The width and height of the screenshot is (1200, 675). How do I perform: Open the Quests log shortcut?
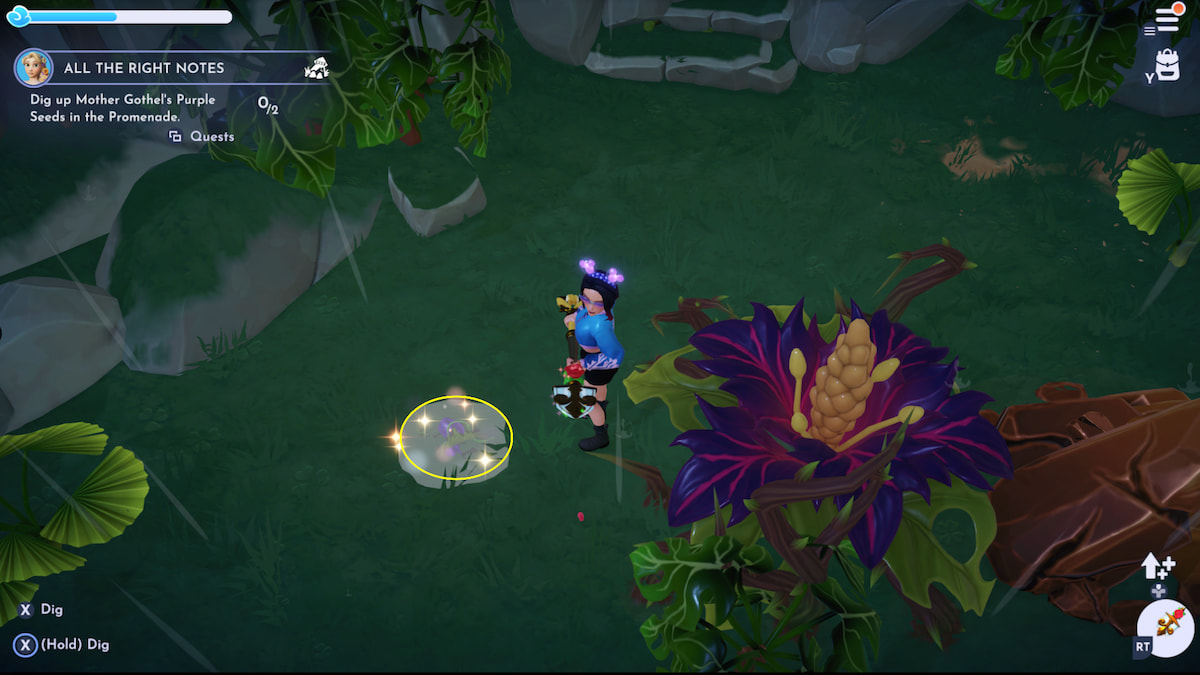click(x=202, y=137)
